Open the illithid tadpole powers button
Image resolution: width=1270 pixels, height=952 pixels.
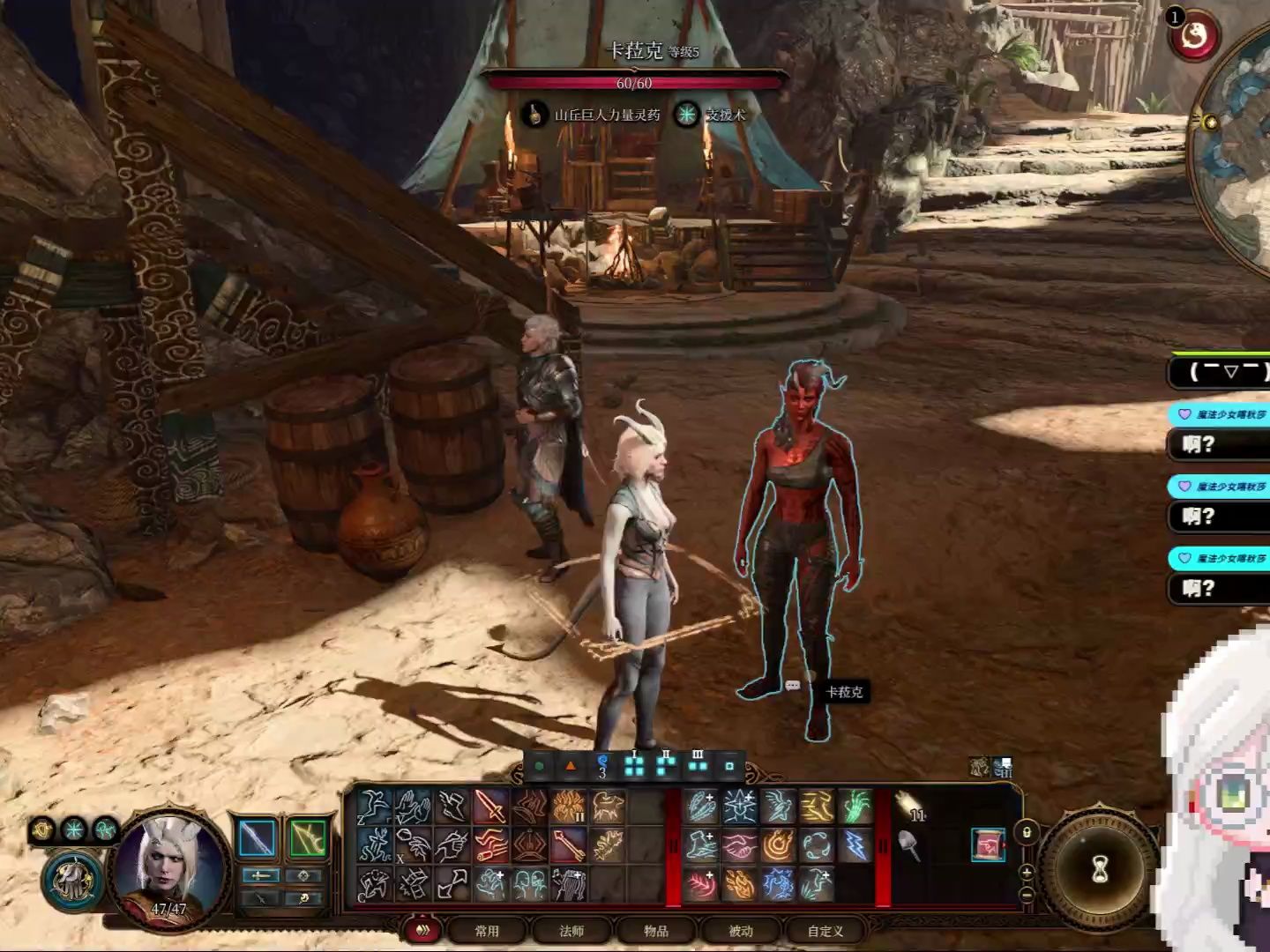77,875
